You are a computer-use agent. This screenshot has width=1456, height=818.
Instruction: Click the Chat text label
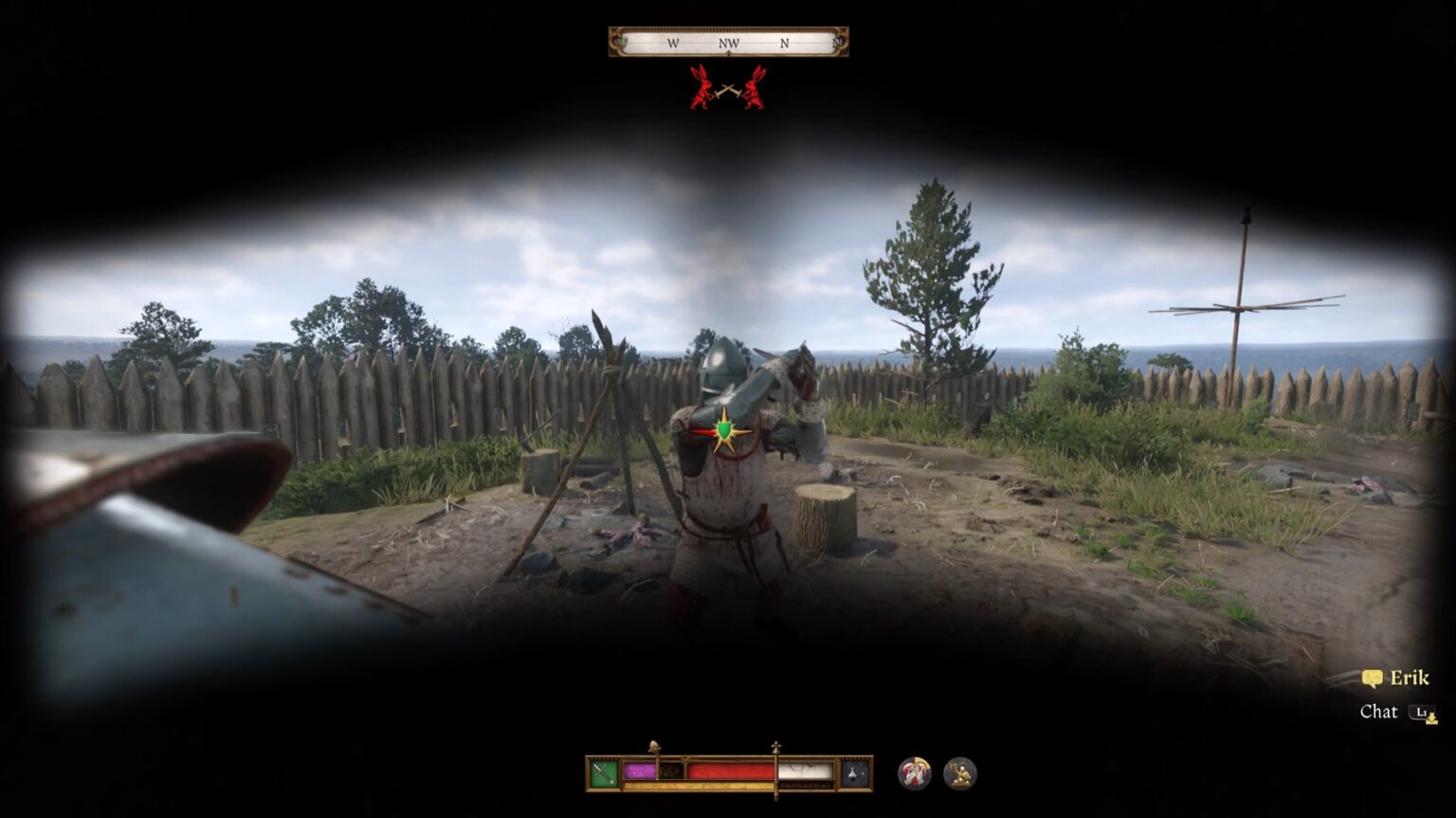(x=1379, y=711)
